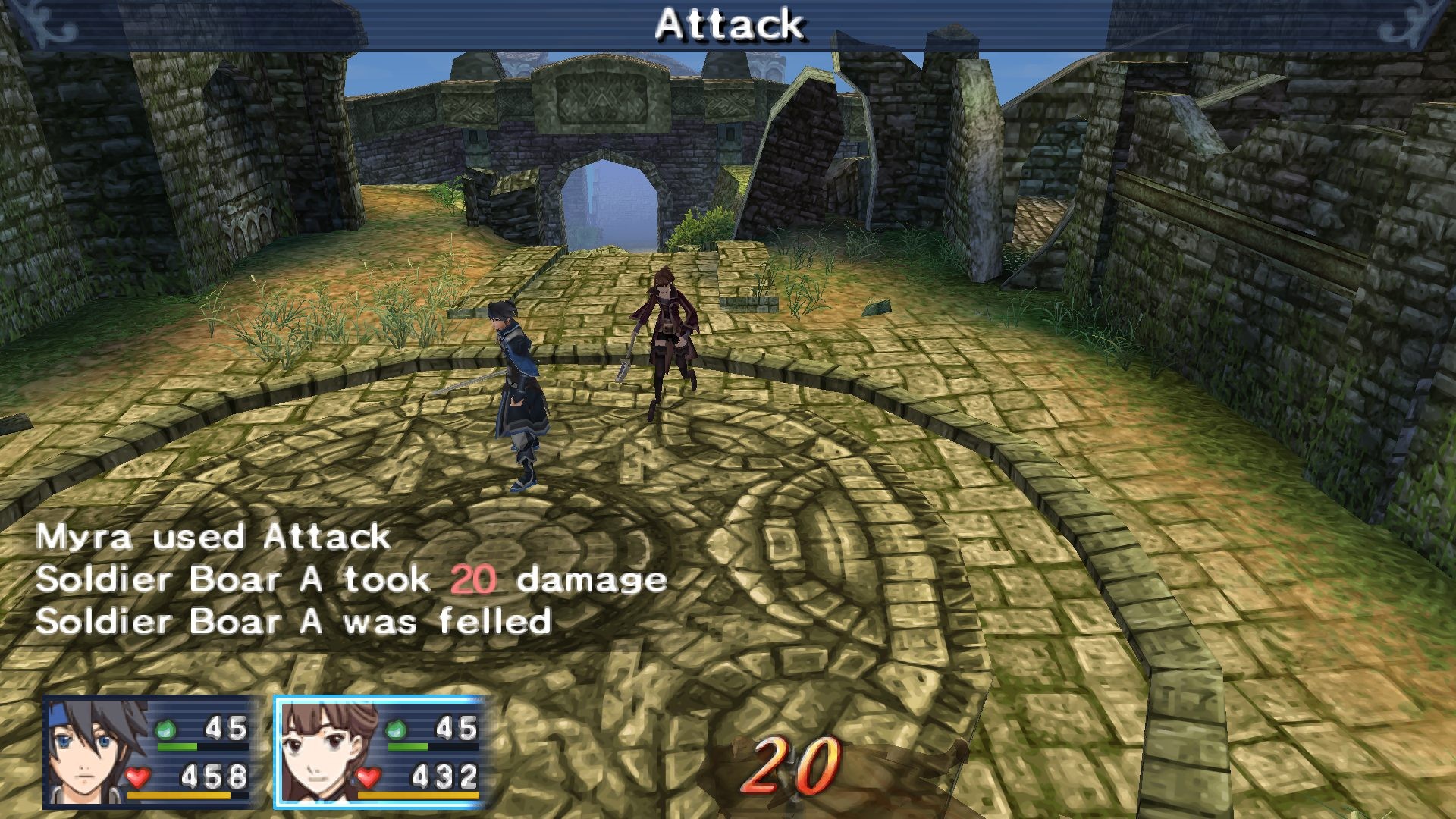Select the blue-haired swordsman's party portrait

(x=96, y=752)
